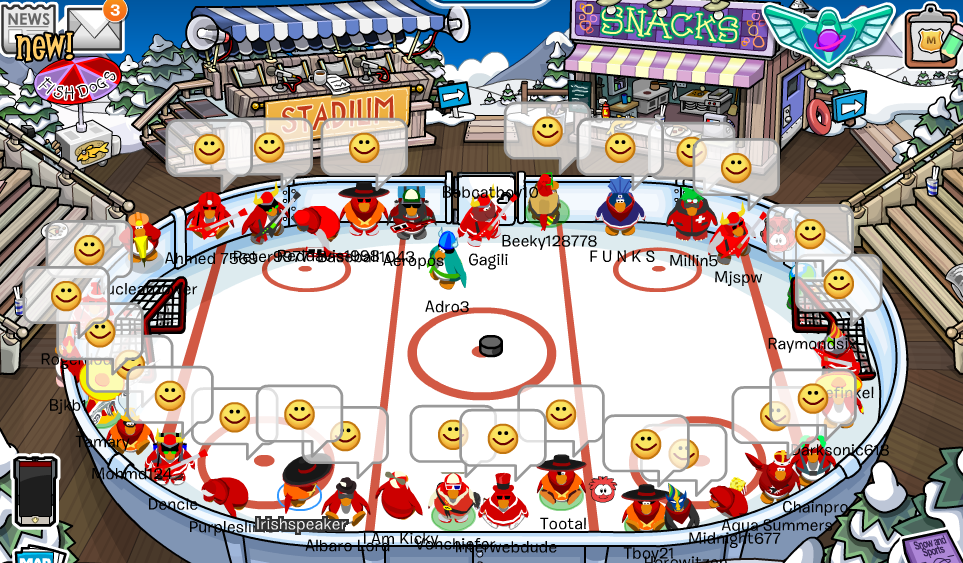963x563 pixels.
Task: Open the spy phone icon
Action: pos(36,492)
